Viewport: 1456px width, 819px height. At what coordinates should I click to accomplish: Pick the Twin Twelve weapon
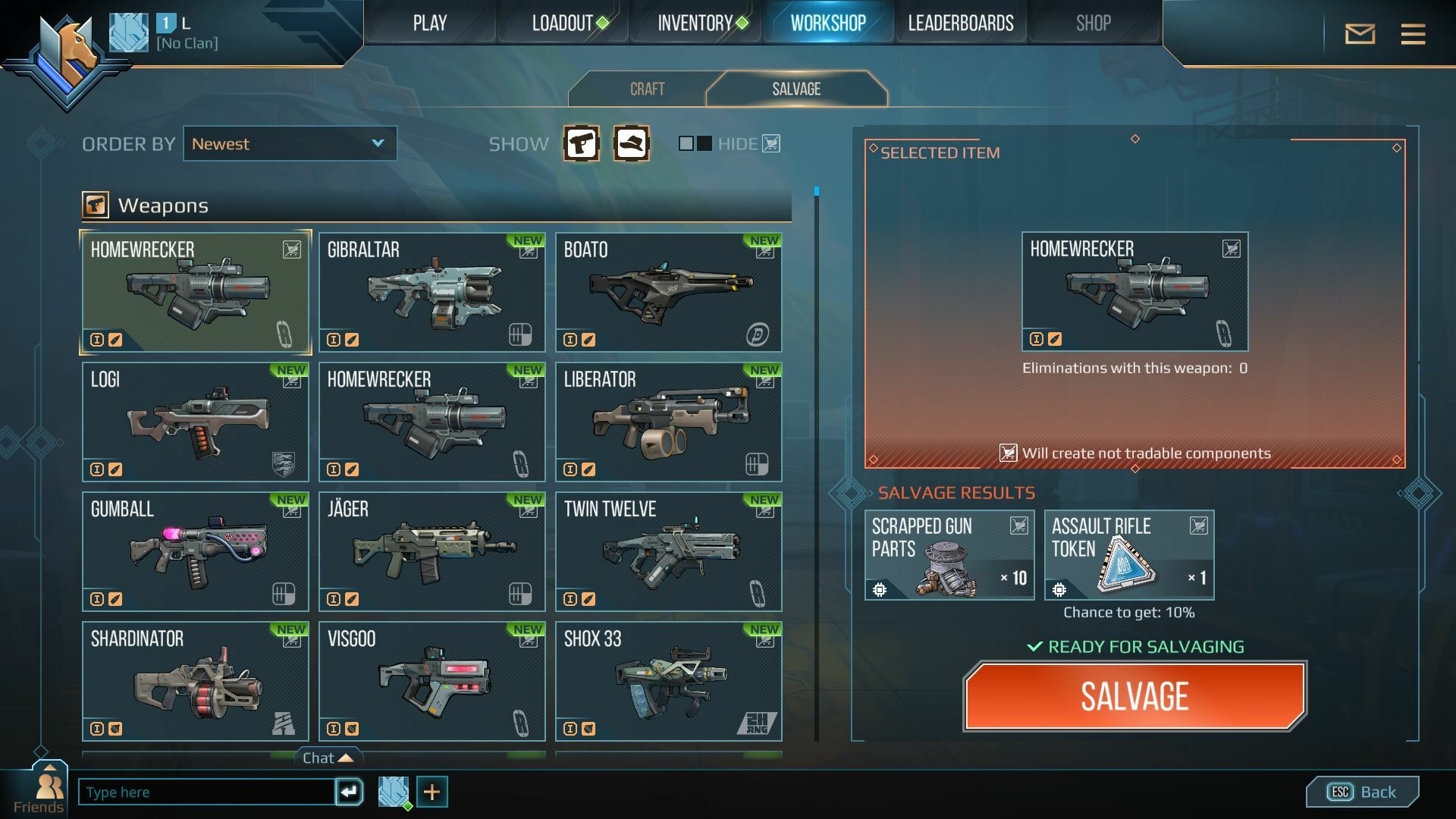pyautogui.click(x=668, y=552)
